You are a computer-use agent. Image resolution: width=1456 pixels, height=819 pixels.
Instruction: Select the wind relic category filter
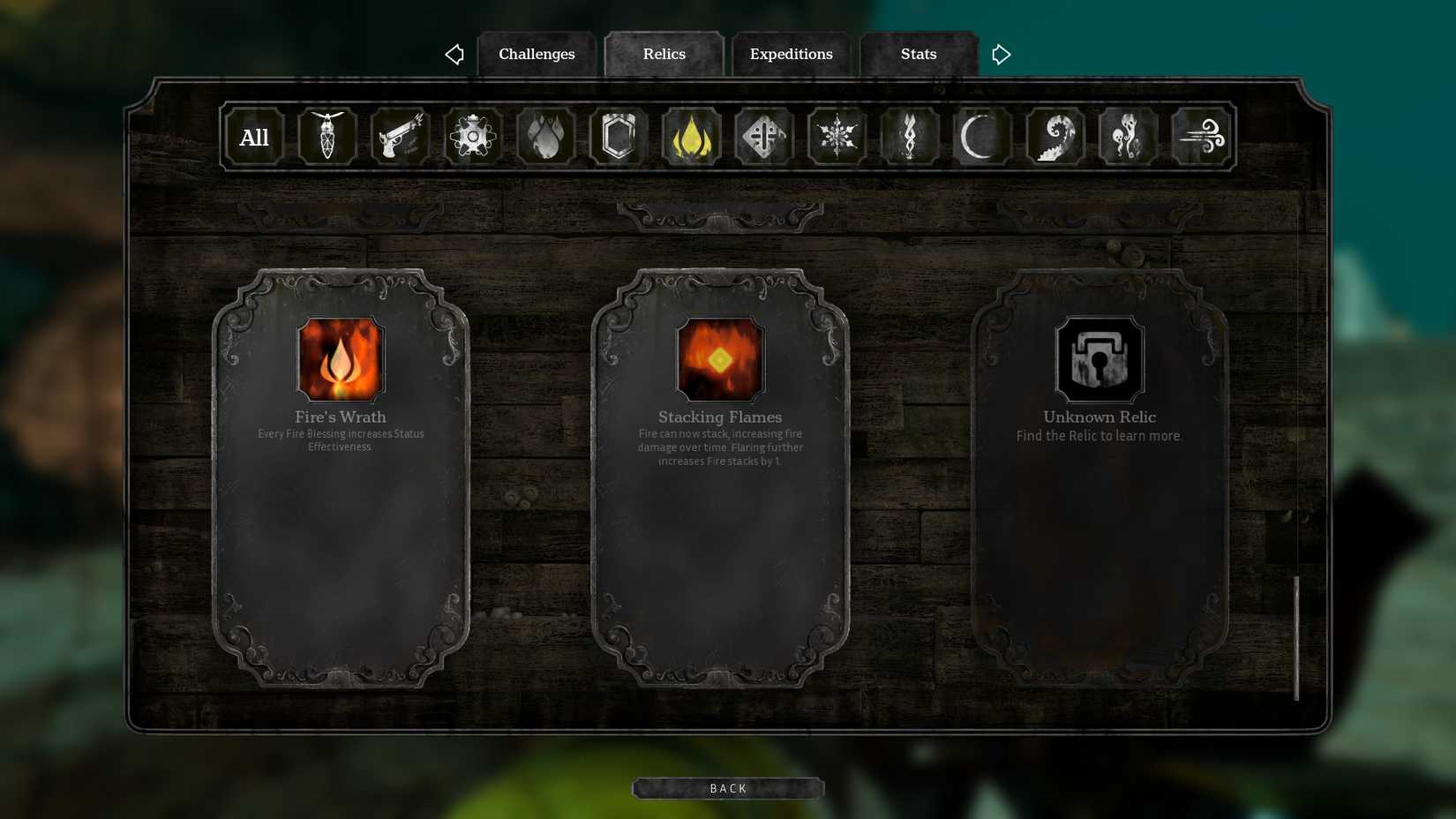(x=1202, y=136)
